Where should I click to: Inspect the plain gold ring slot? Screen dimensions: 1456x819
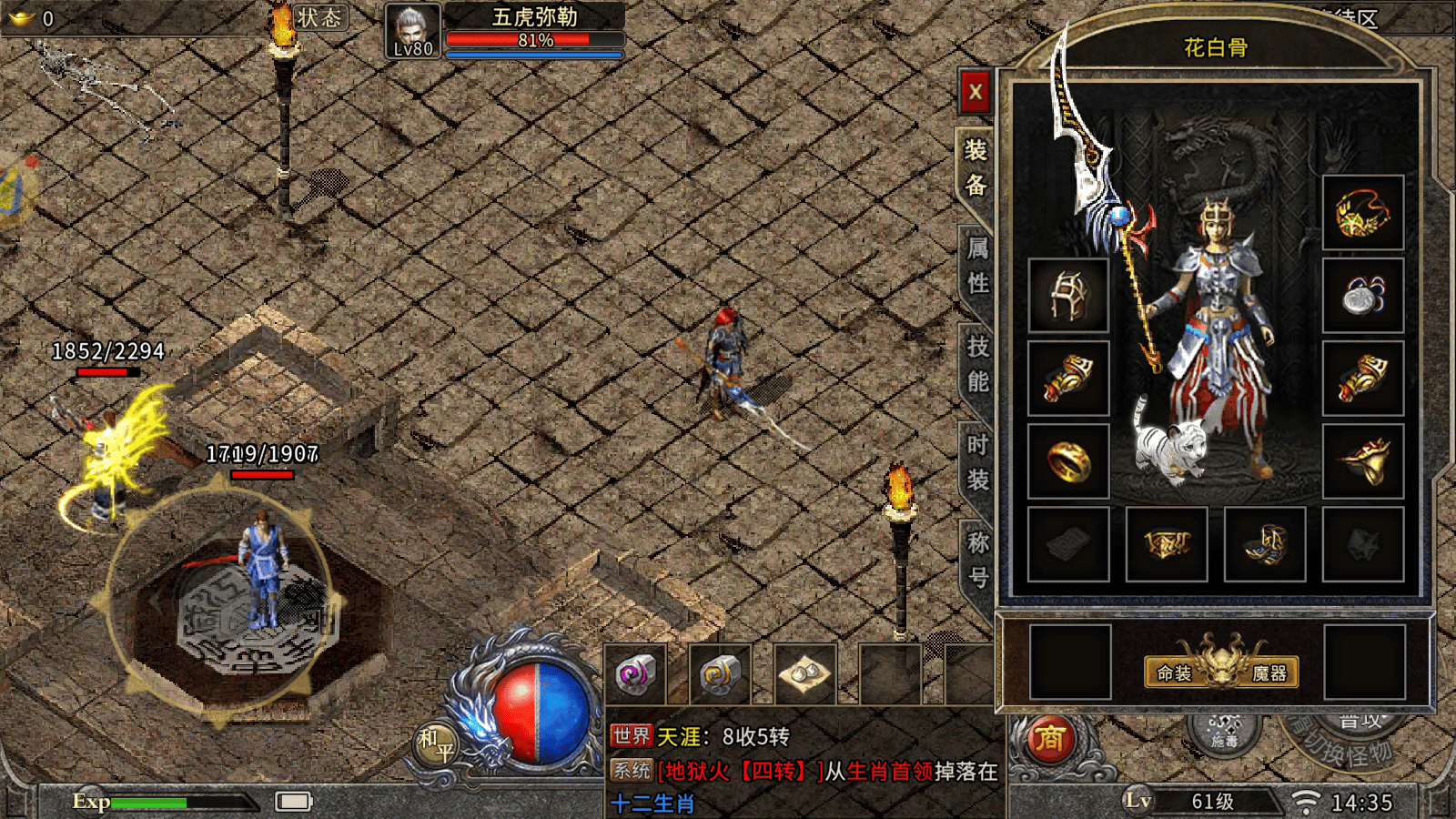coord(1068,461)
